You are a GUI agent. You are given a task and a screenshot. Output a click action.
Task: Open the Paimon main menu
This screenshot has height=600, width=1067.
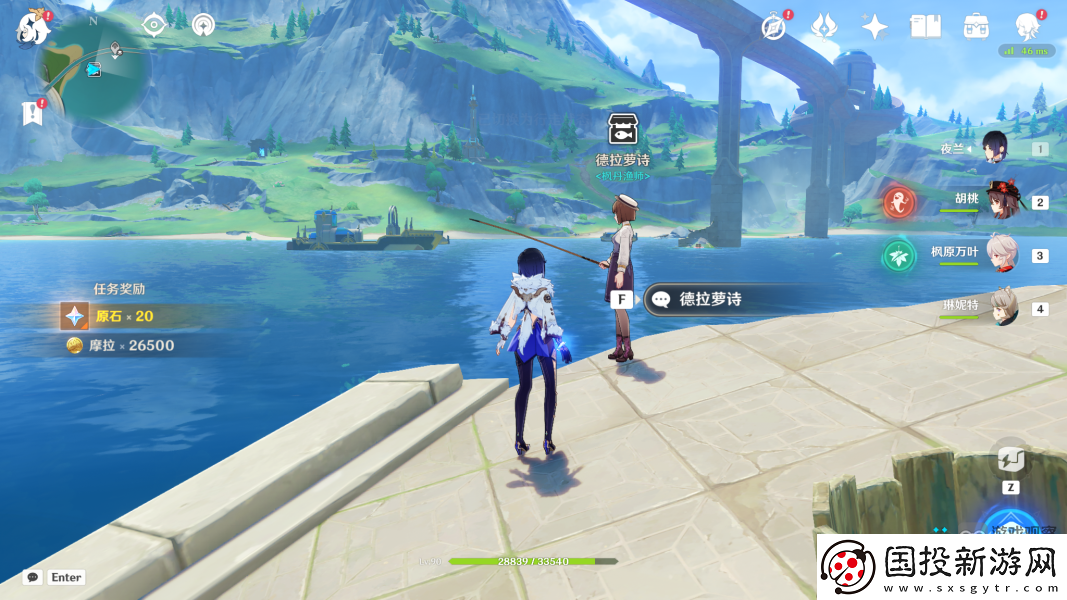click(x=34, y=27)
